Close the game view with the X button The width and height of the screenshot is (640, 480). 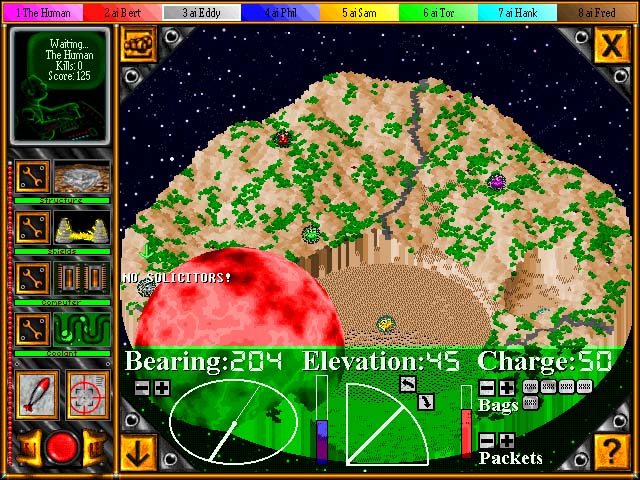(x=609, y=44)
